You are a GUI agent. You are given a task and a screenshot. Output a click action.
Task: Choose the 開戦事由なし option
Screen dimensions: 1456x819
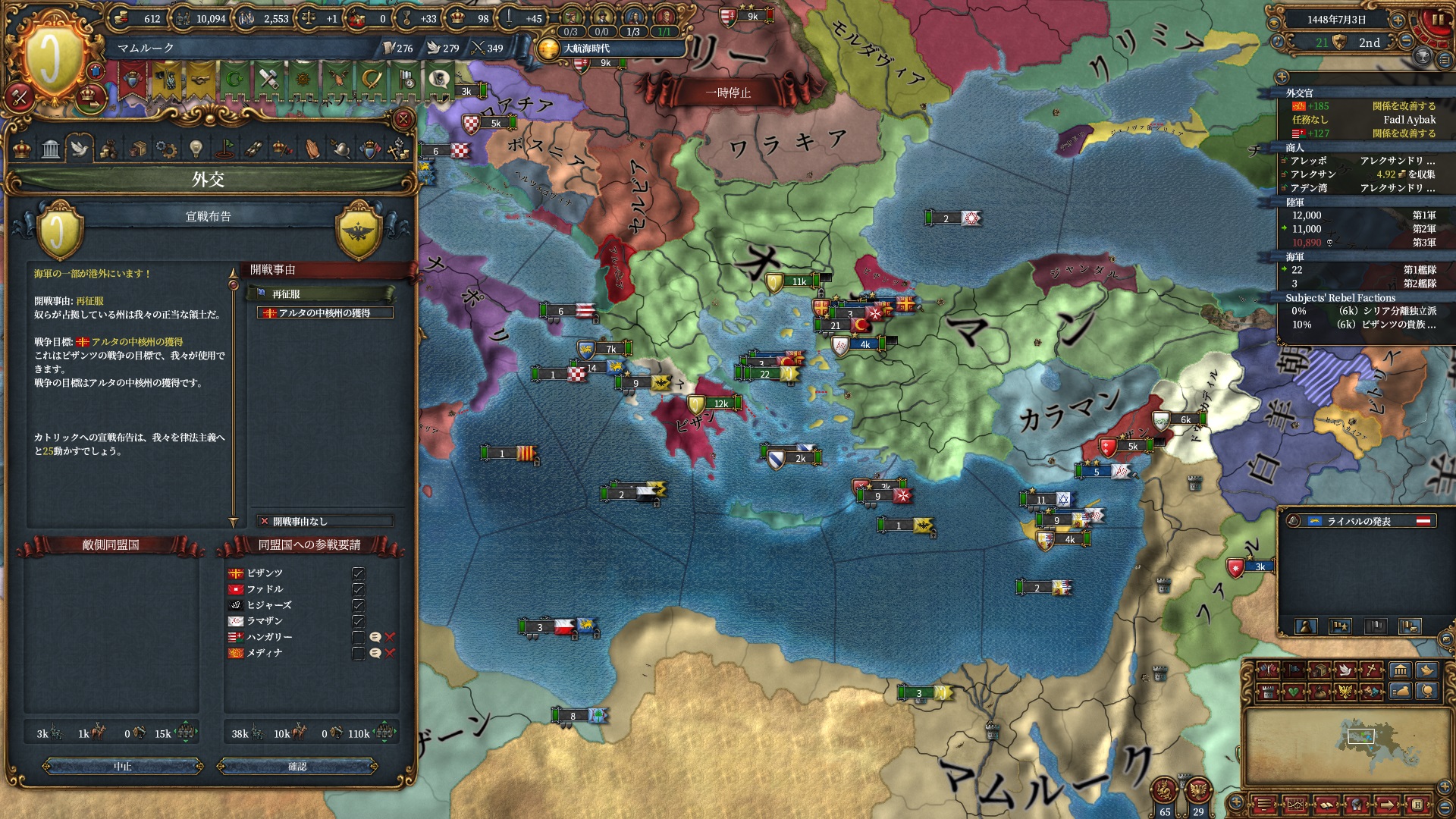pos(325,522)
